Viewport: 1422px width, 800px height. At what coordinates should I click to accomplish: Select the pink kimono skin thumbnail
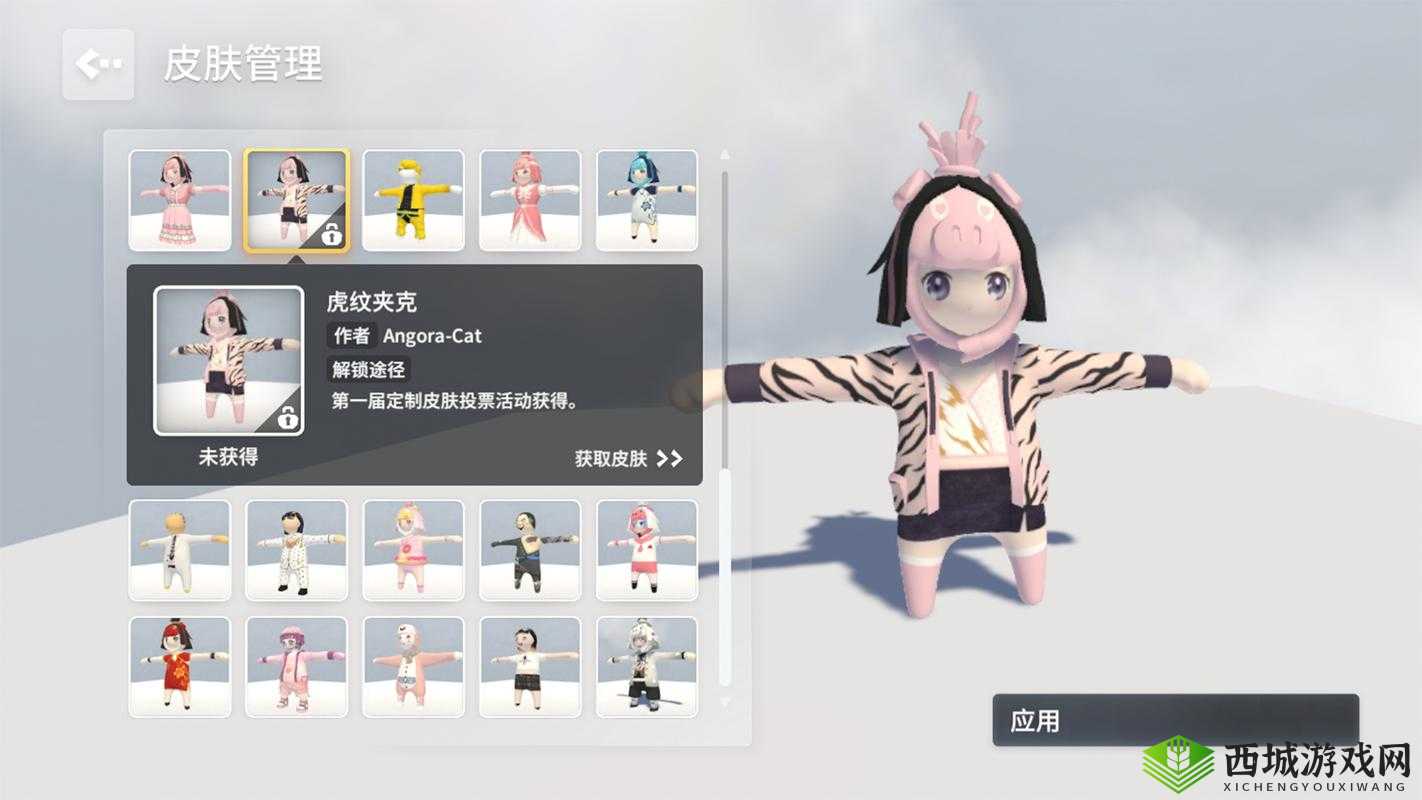[x=530, y=198]
